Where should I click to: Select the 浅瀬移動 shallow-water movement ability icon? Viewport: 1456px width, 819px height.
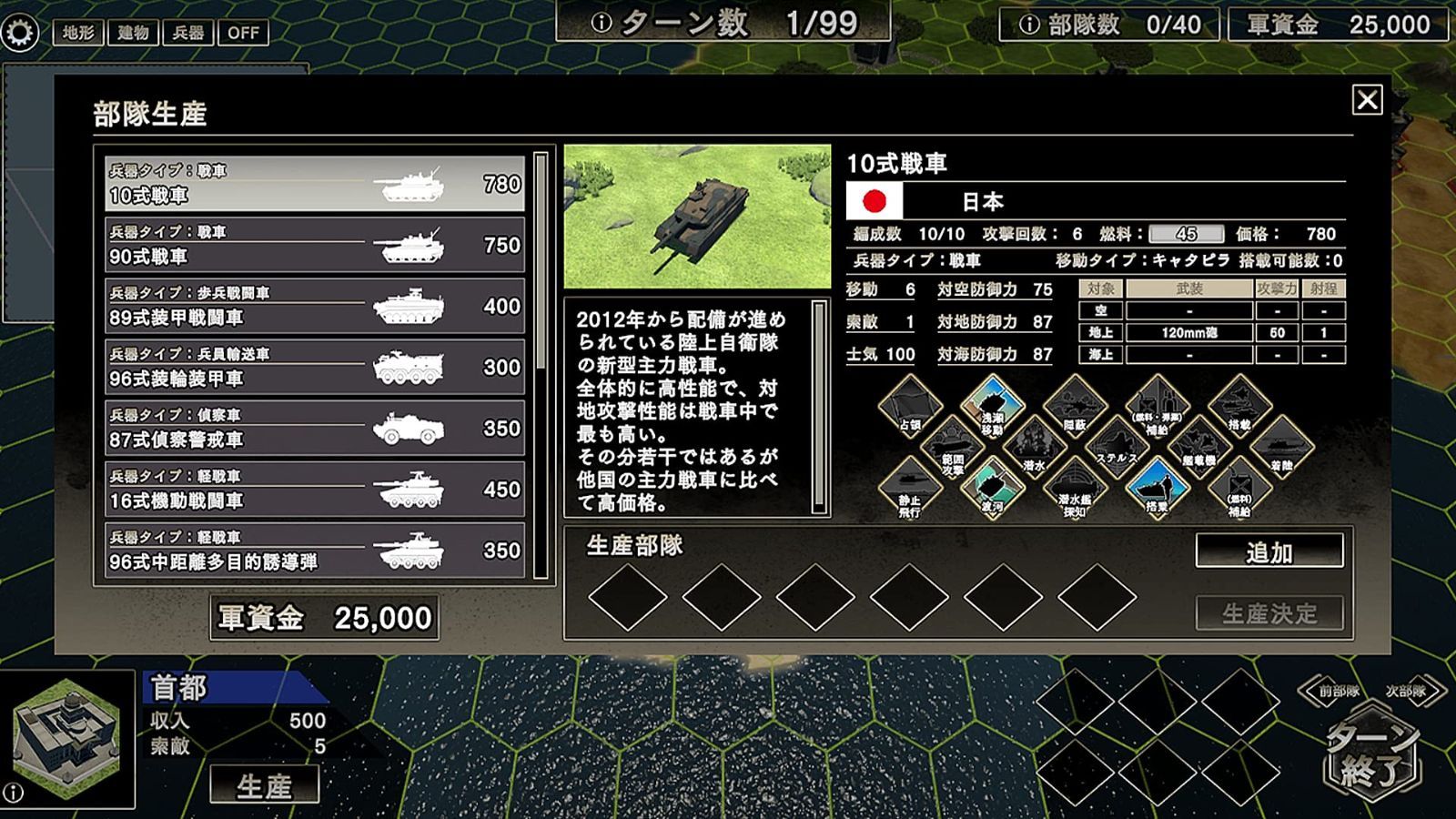(994, 406)
